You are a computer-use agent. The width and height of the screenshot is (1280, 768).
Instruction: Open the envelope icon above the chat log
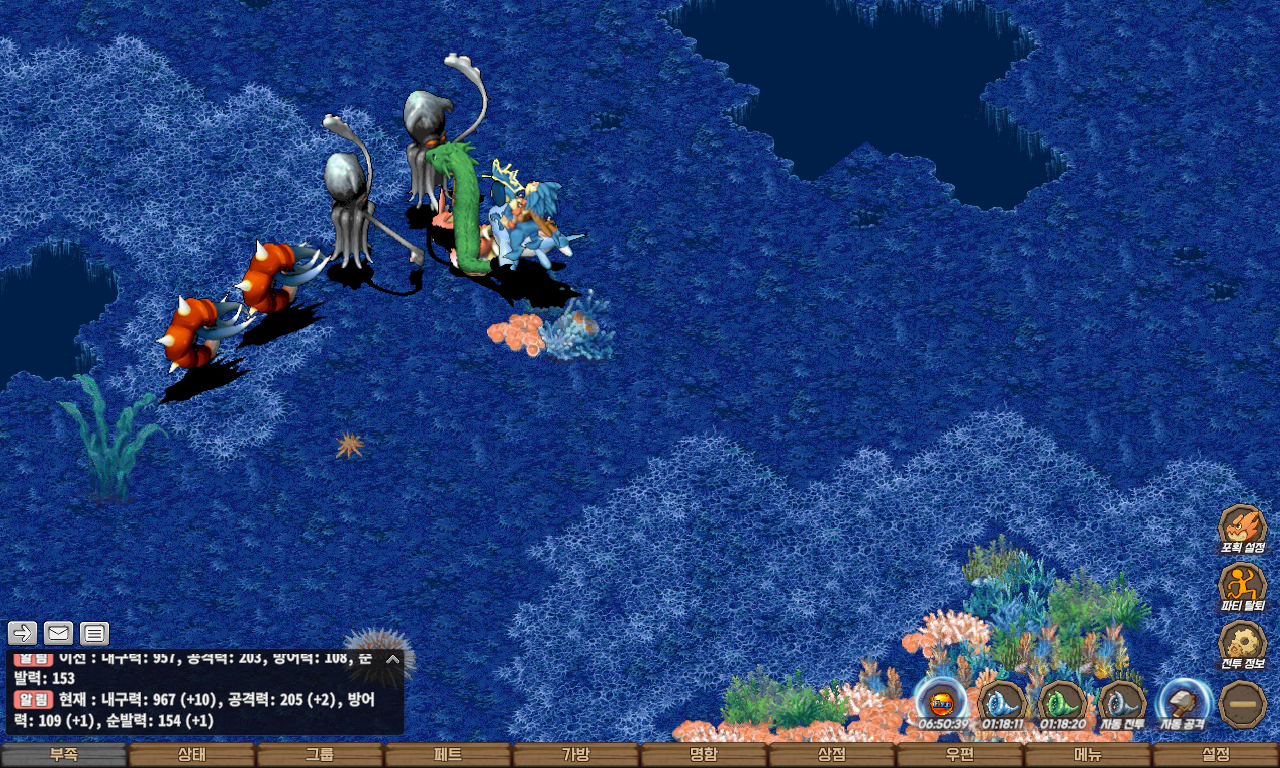[x=58, y=633]
